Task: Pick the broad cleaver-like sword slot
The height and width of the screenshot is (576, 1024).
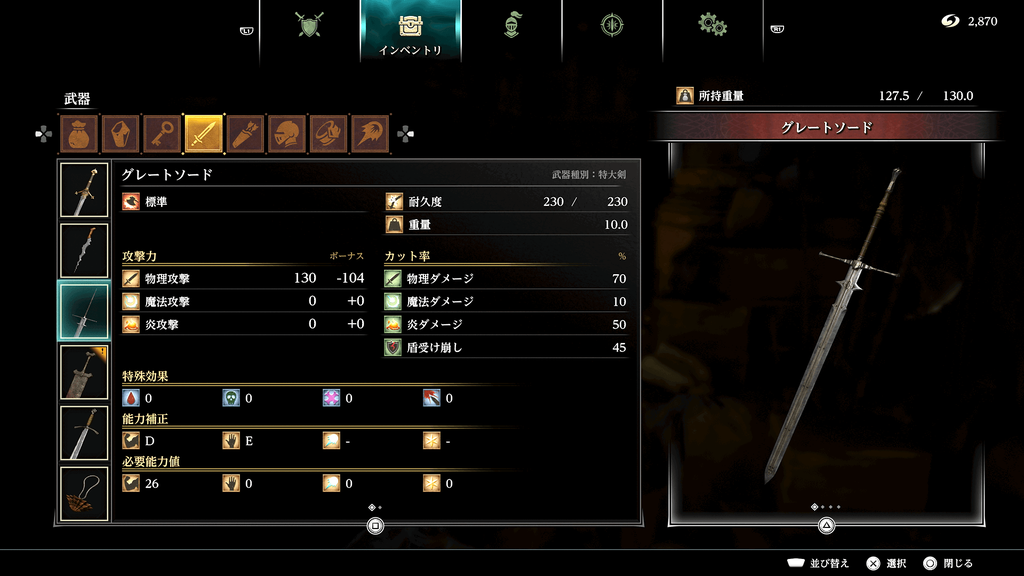Action: coord(85,372)
